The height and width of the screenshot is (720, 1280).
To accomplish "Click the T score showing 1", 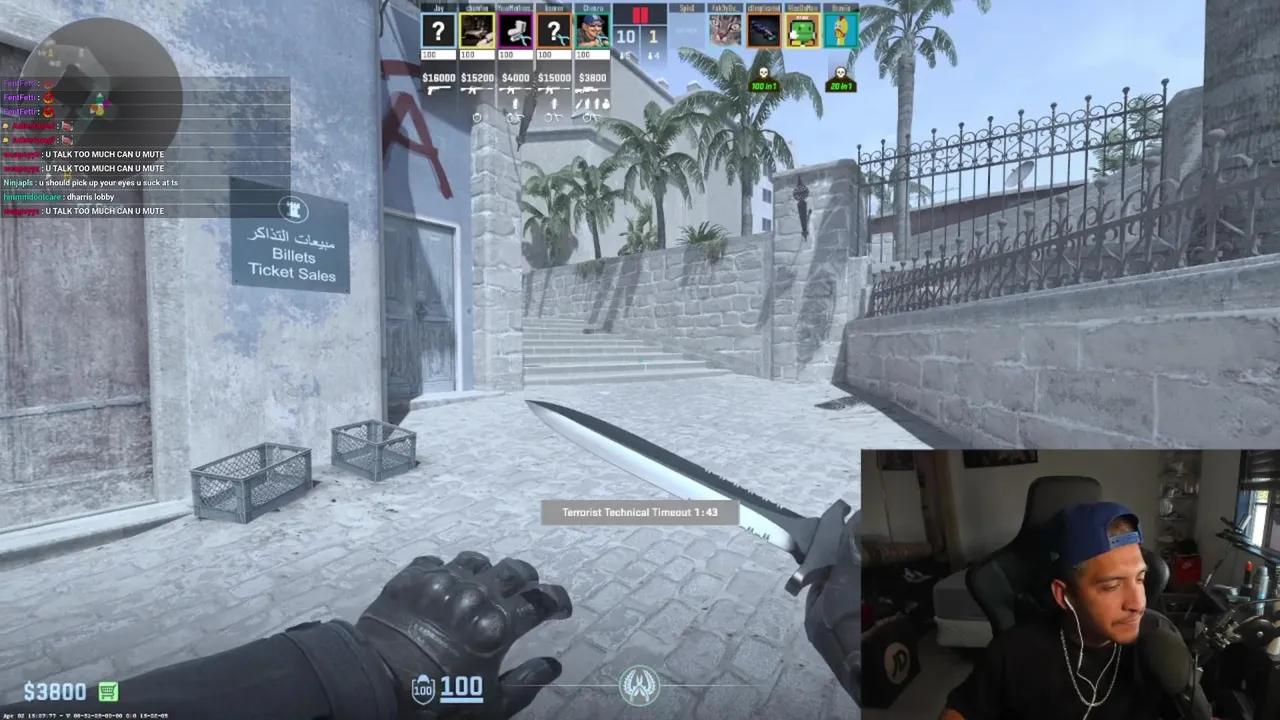I will click(652, 36).
